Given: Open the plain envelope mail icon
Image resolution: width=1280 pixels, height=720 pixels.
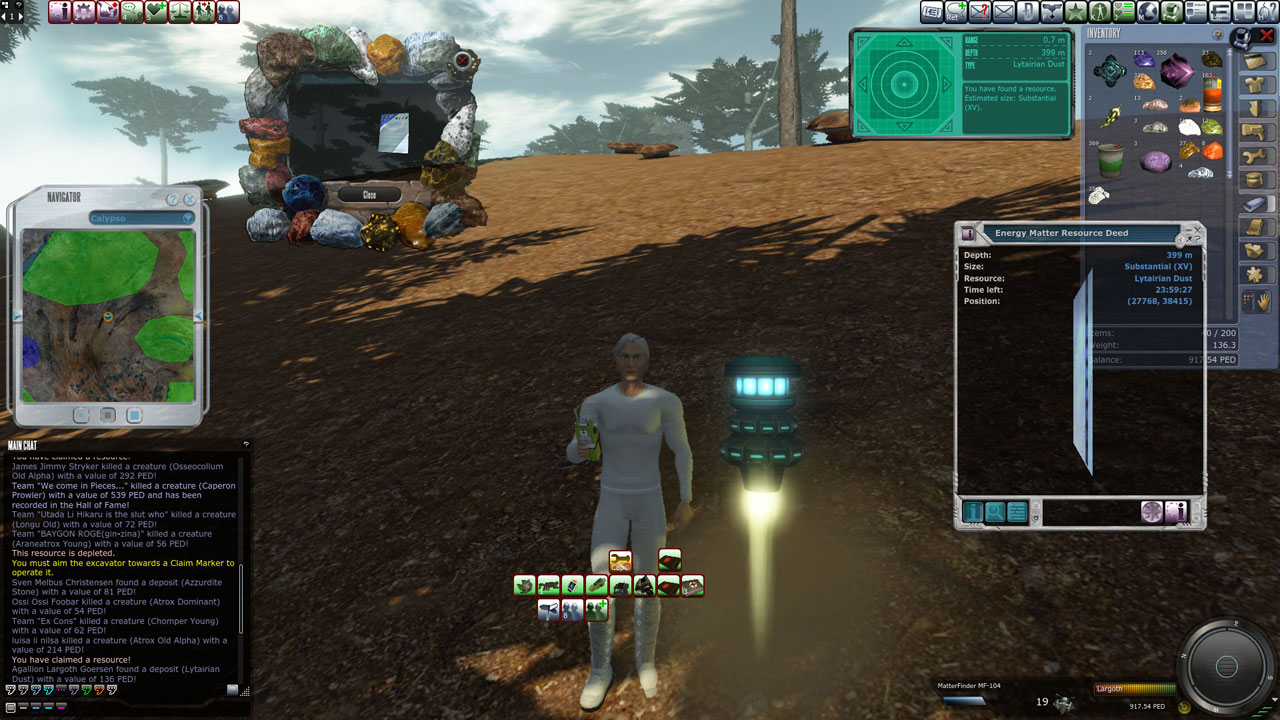Looking at the screenshot, I should pyautogui.click(x=1003, y=12).
